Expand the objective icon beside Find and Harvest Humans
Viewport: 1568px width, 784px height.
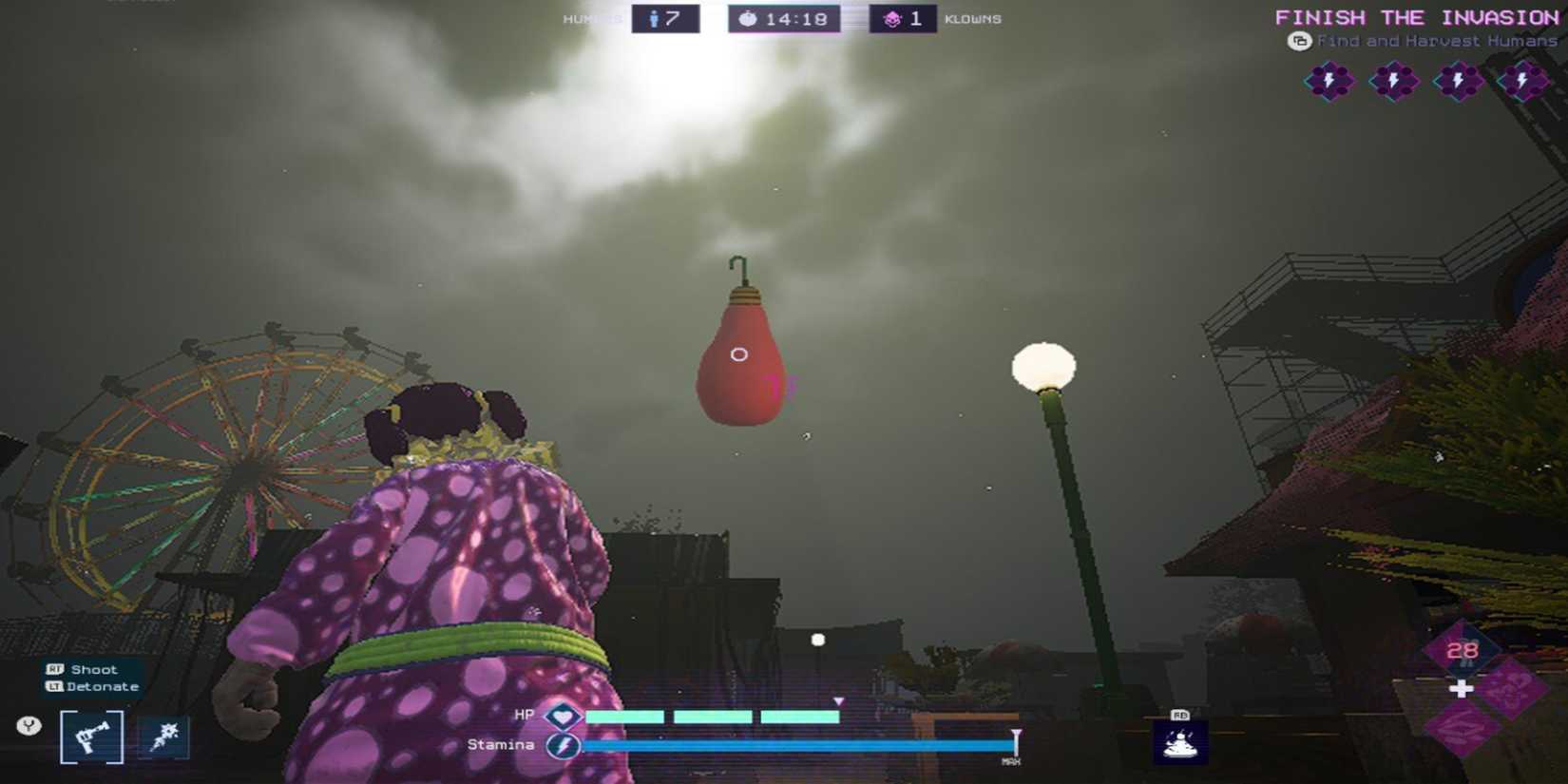pos(1300,41)
